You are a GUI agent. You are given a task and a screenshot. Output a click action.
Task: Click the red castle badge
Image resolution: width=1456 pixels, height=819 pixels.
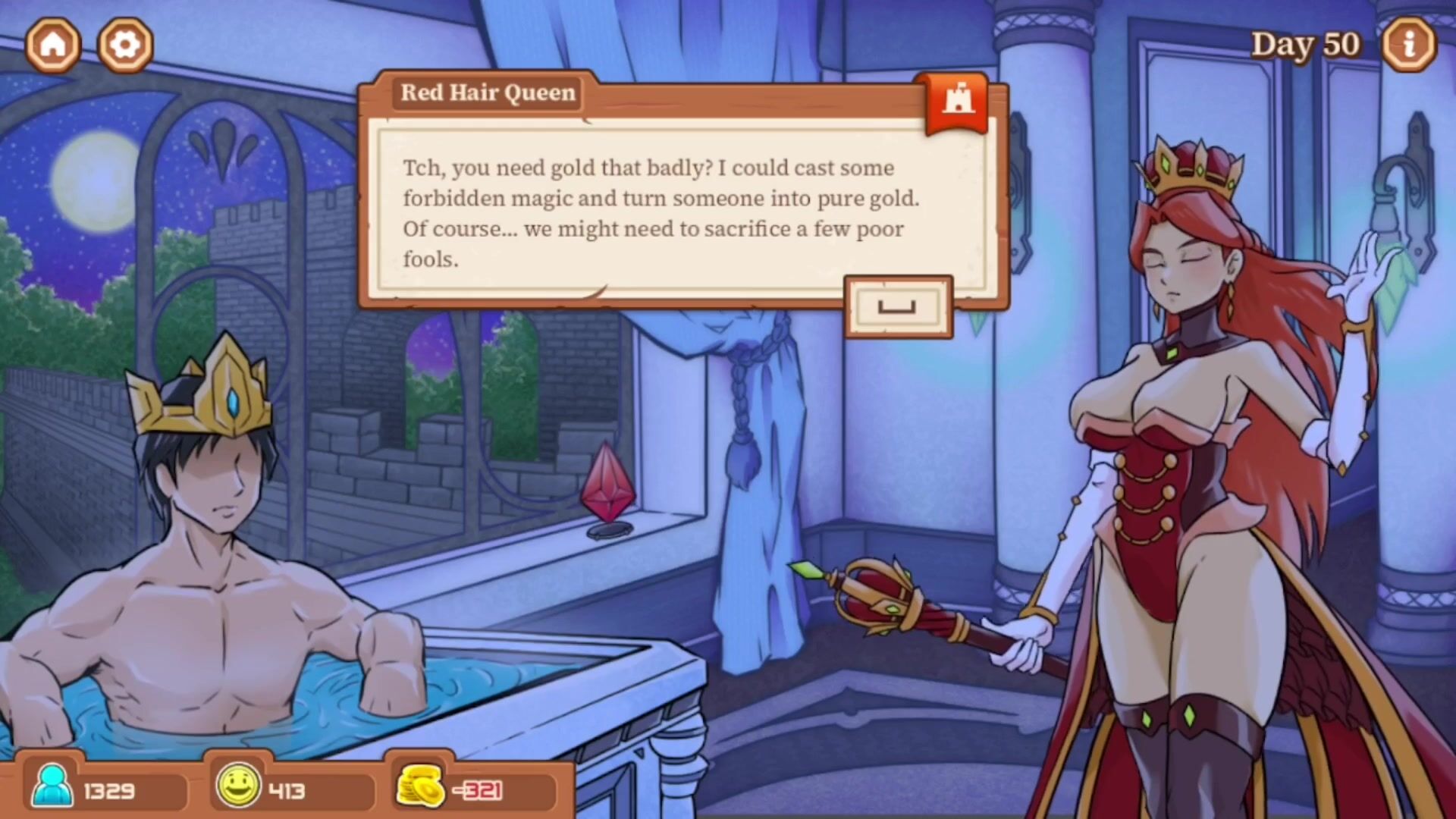click(x=957, y=102)
